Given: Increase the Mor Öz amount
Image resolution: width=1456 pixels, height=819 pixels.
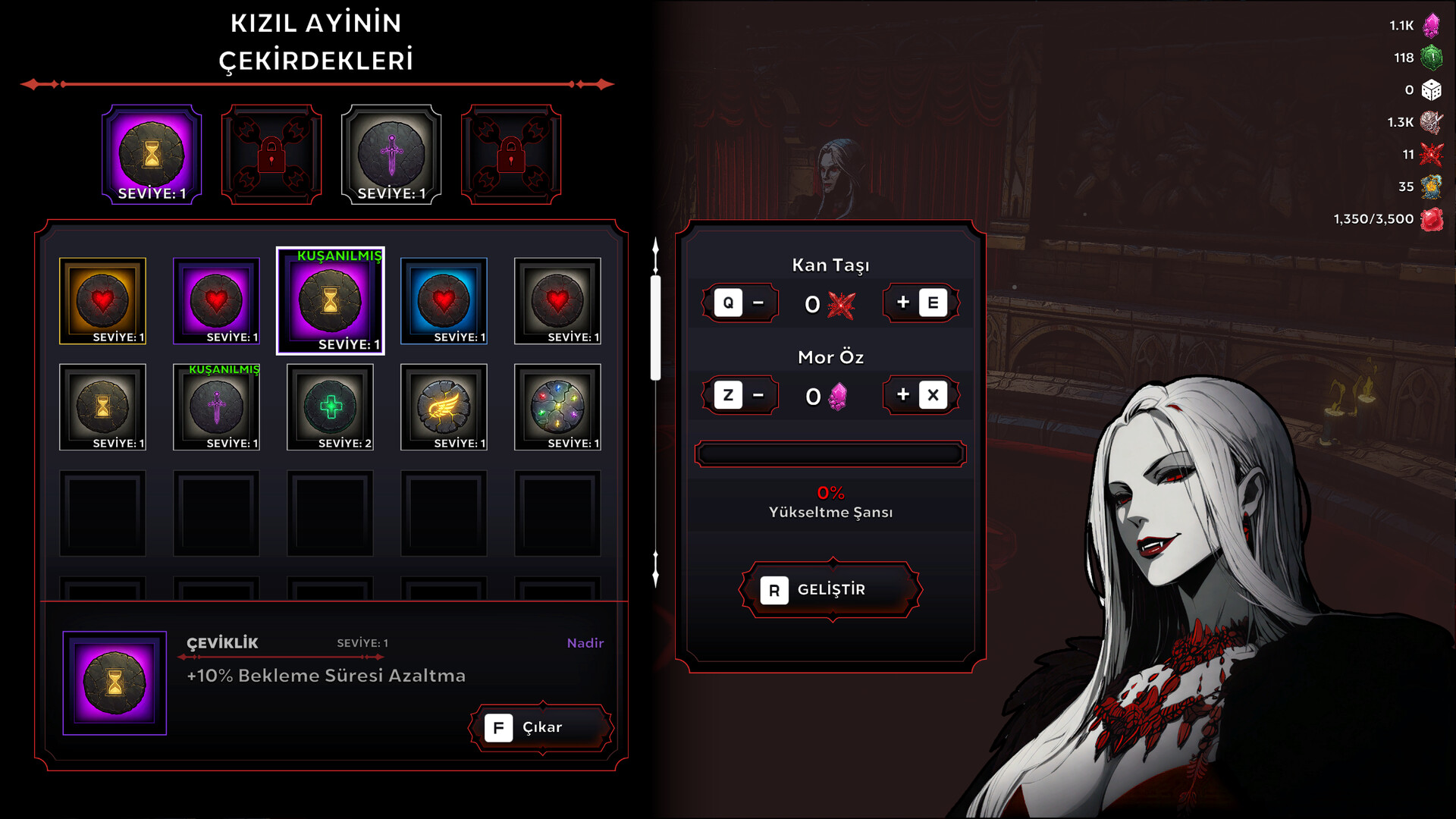Looking at the screenshot, I should click(921, 395).
